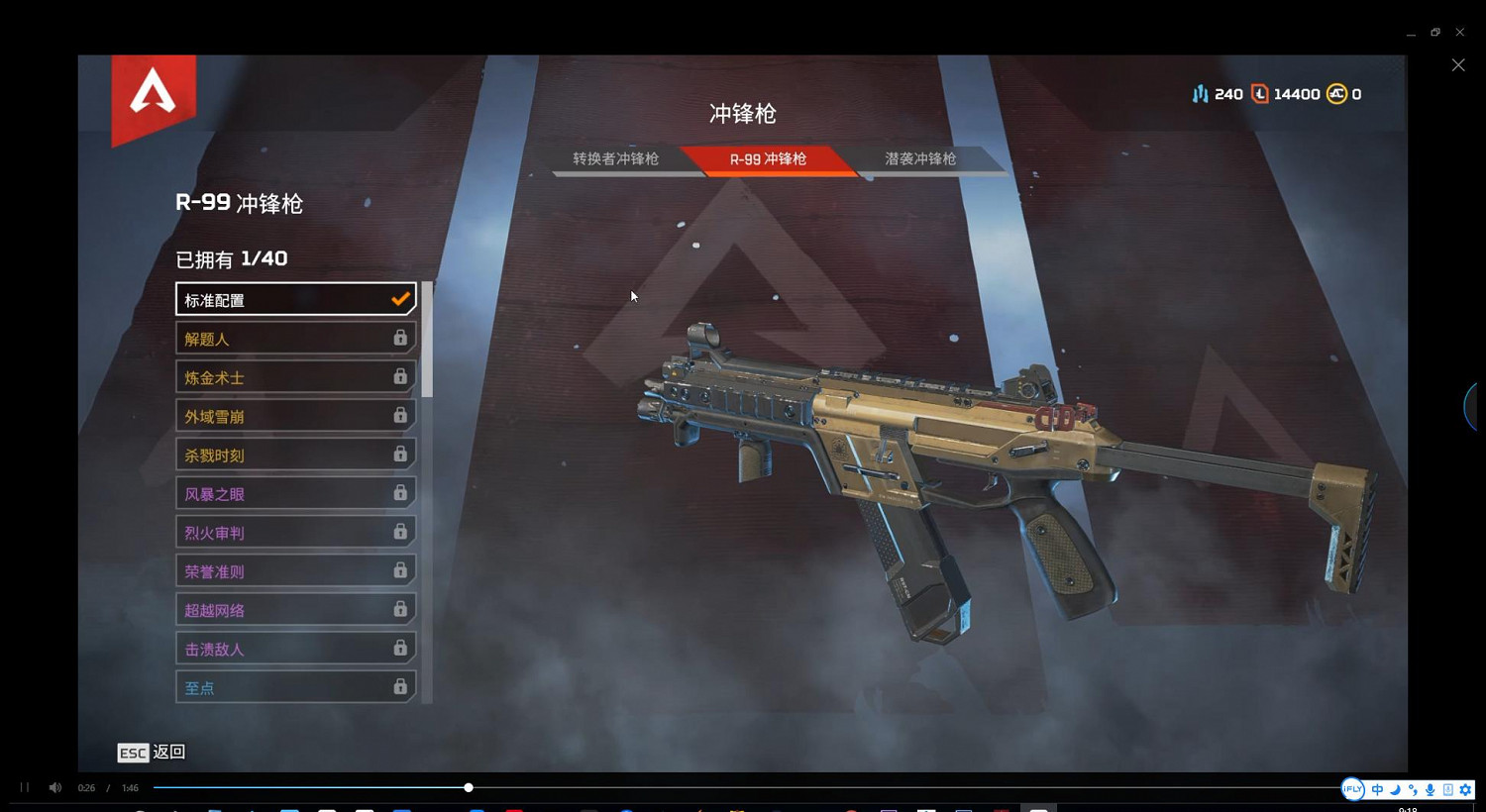Click the video progress slider handle
The image size is (1486, 812).
468,787
